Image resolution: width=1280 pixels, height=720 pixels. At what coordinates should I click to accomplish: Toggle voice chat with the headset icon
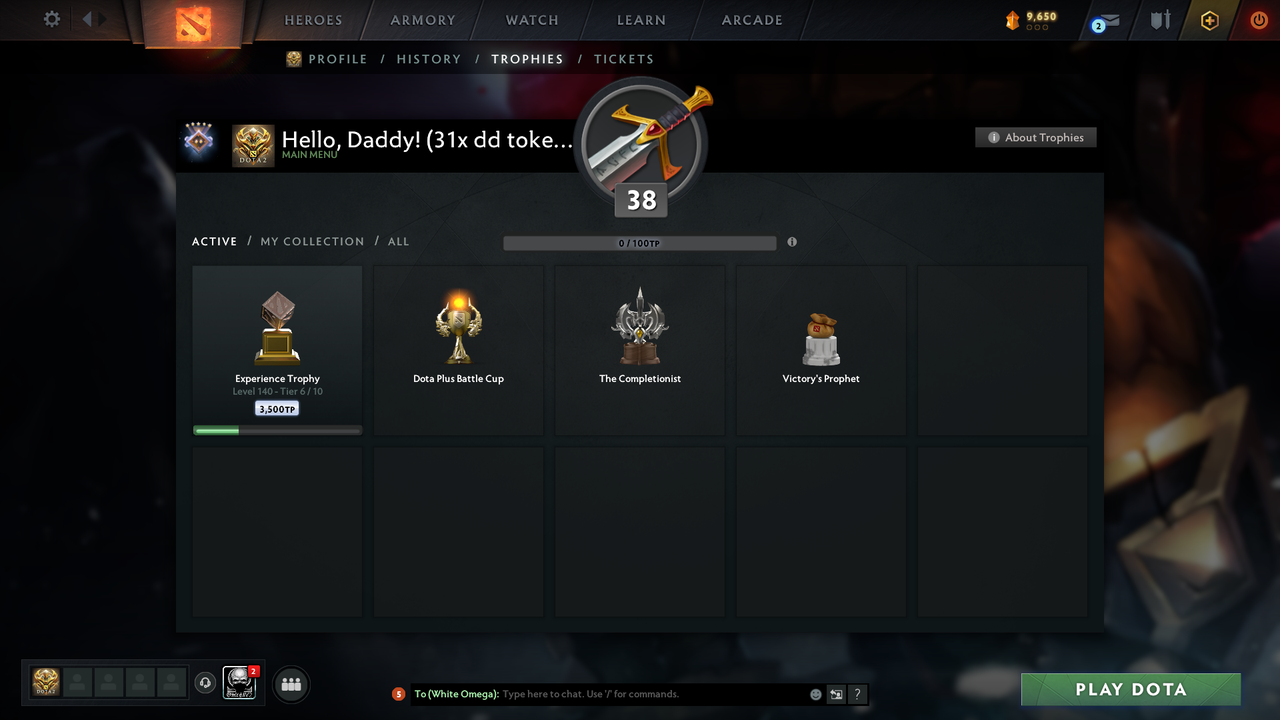206,683
